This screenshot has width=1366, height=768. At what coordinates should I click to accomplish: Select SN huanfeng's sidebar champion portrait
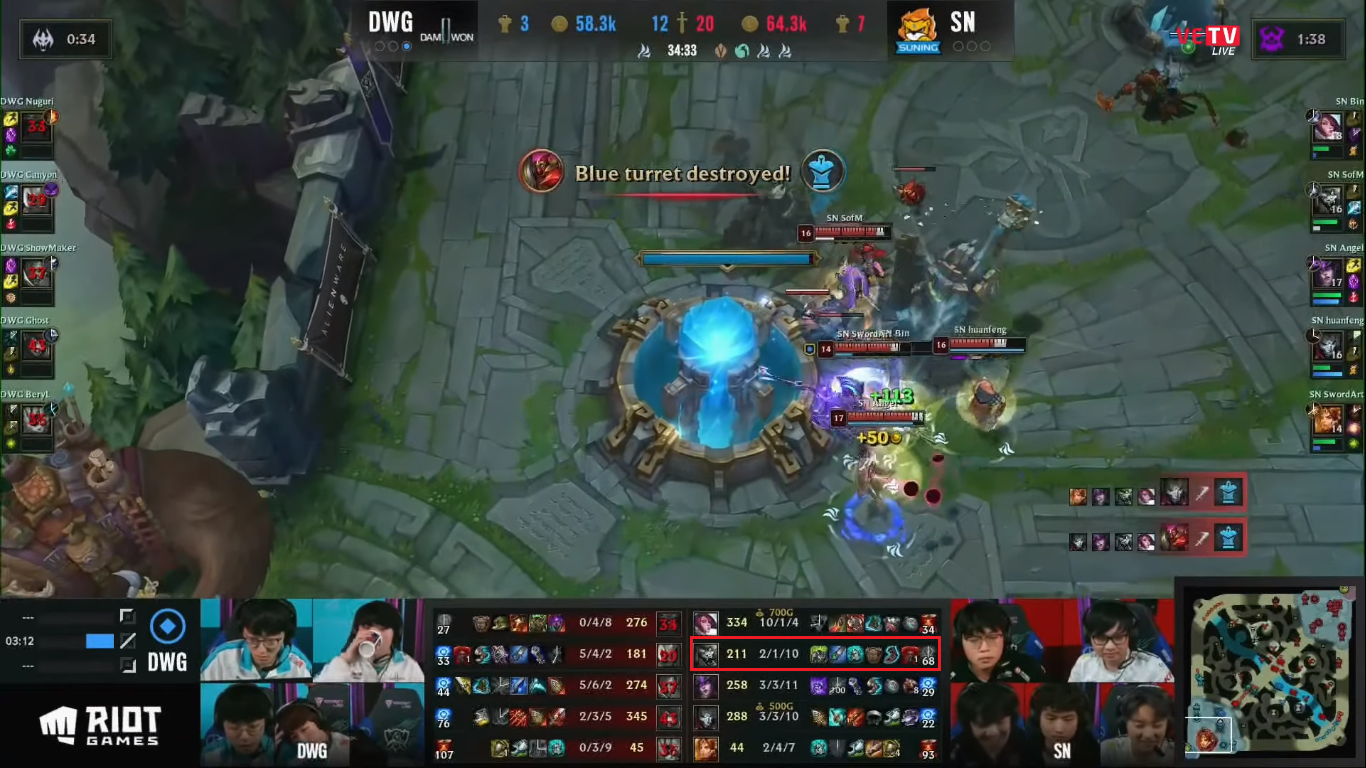pos(1327,346)
